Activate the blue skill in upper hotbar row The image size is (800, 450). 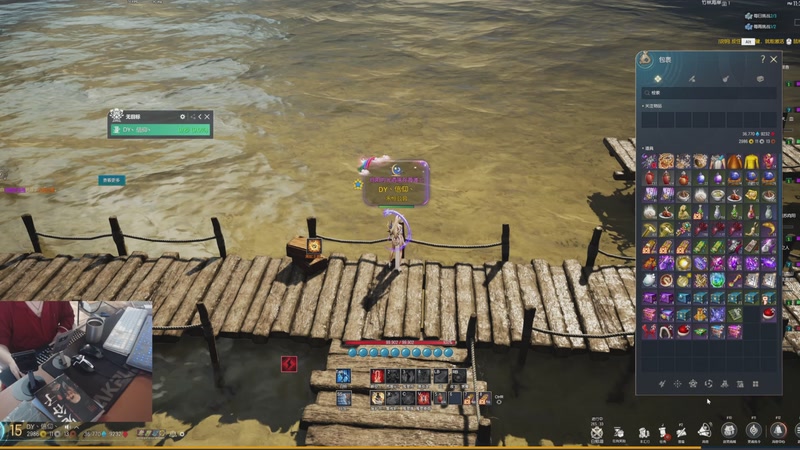[x=343, y=376]
